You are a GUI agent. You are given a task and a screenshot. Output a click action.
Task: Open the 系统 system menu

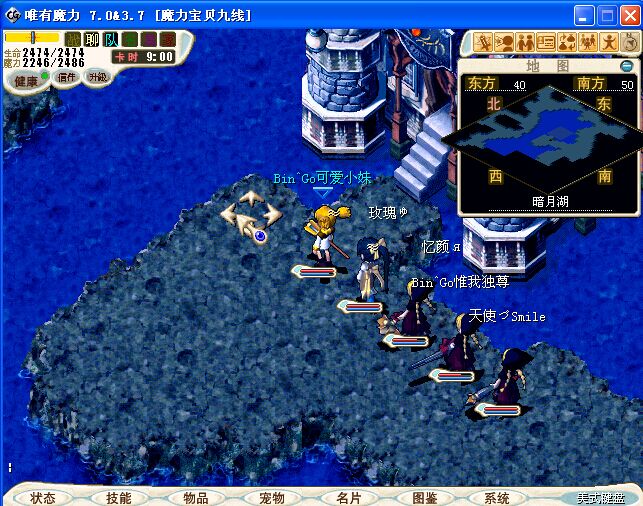(x=497, y=497)
